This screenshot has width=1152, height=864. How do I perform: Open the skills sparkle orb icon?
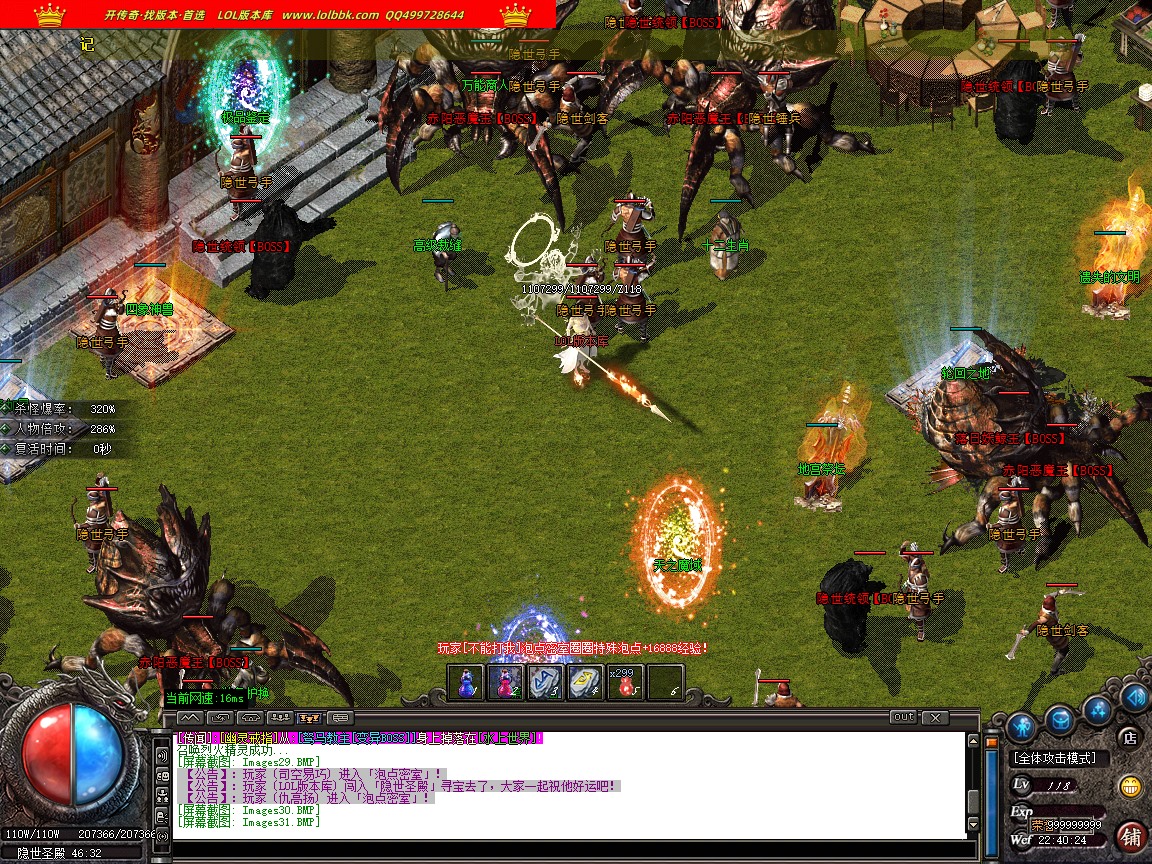click(1099, 709)
